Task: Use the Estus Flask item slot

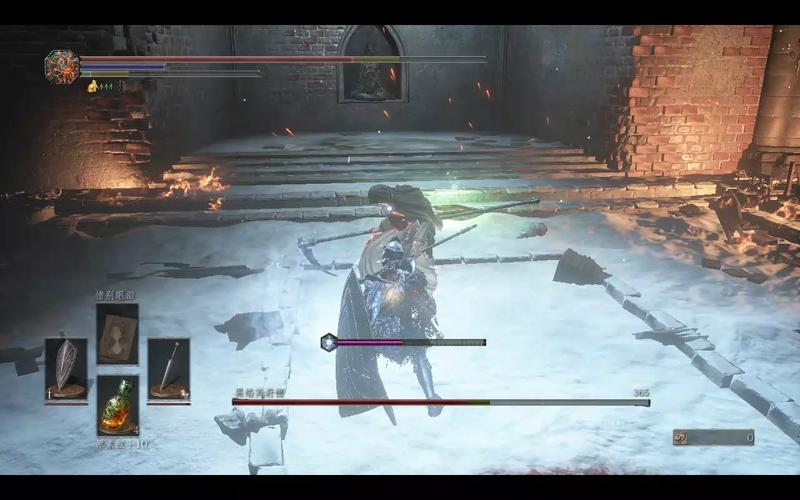Action: [117, 403]
